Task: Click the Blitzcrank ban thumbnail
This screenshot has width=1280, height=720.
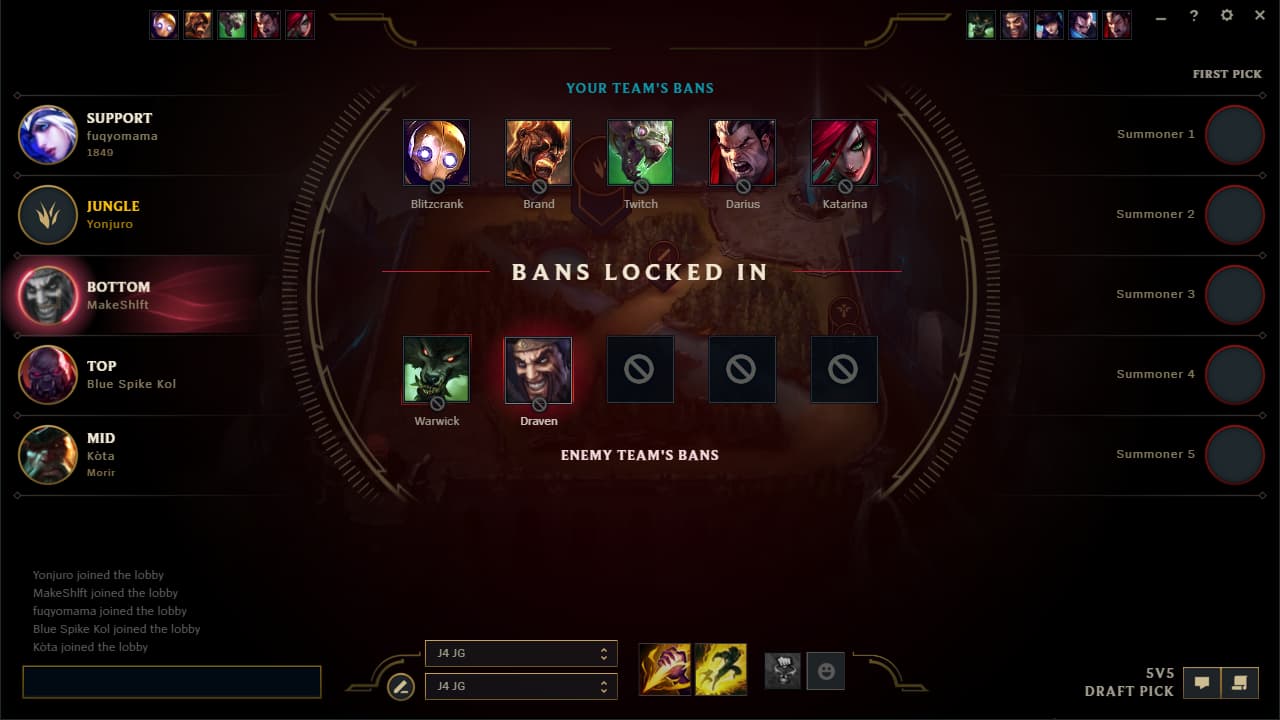Action: (x=437, y=151)
